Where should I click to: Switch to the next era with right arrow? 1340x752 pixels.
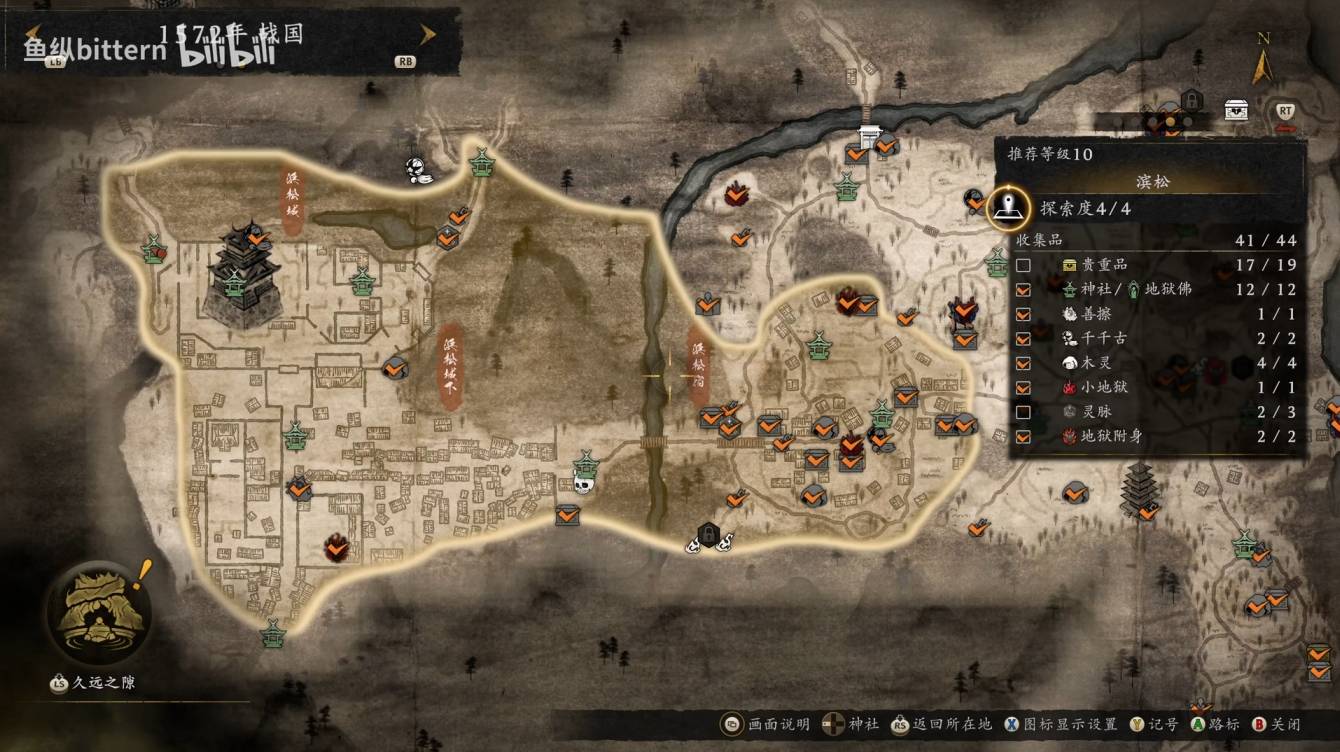[428, 35]
